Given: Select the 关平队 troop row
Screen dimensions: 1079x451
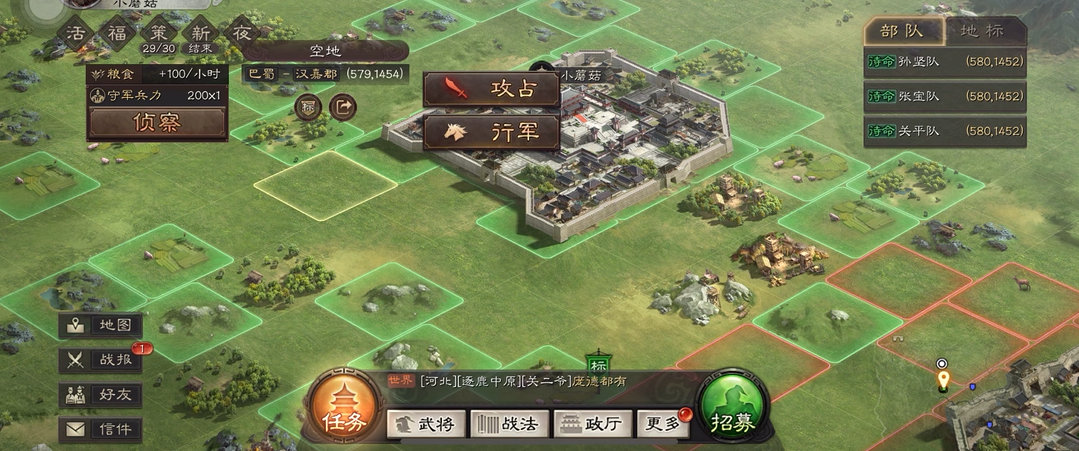Looking at the screenshot, I should pos(945,131).
